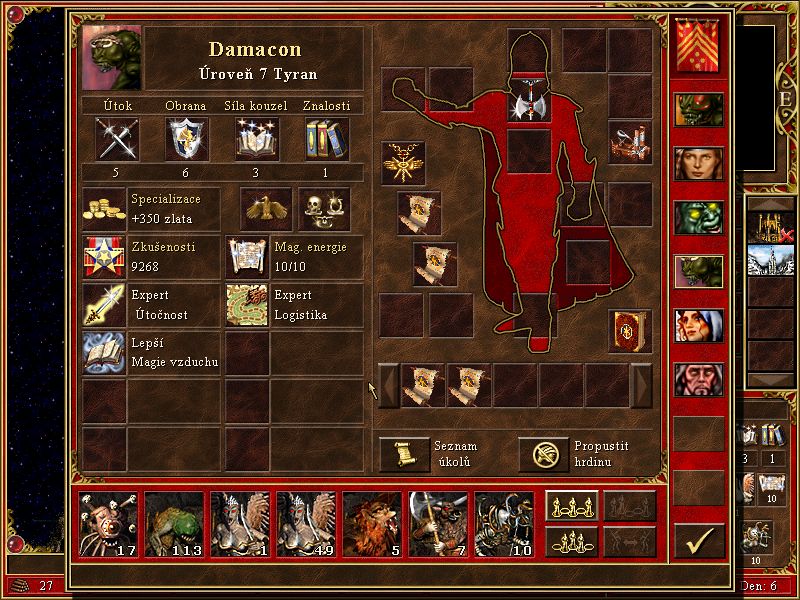This screenshot has height=600, width=800.
Task: Select the army stack of 113 creatures
Action: point(174,524)
